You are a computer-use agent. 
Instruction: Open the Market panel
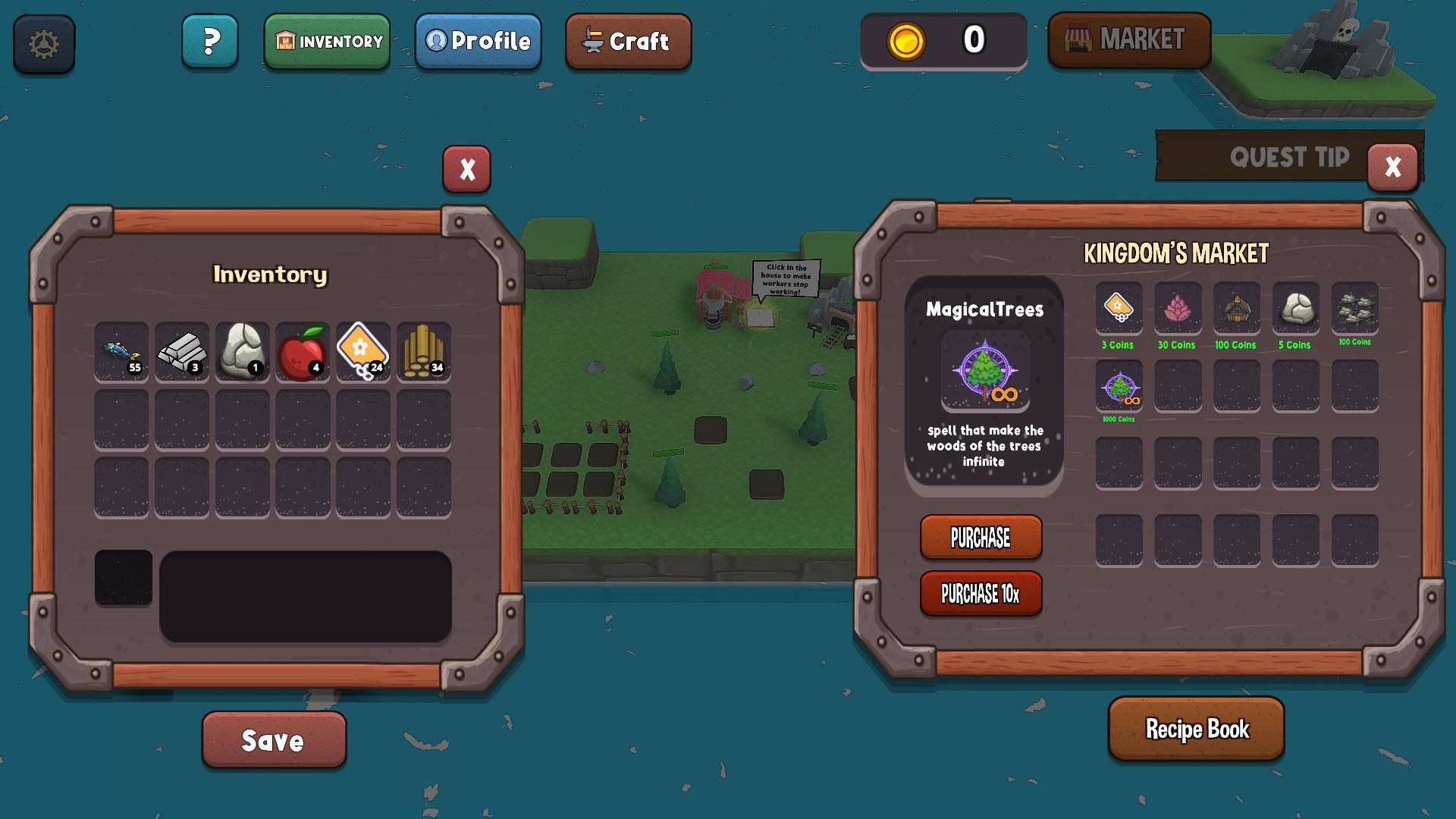pos(1129,40)
